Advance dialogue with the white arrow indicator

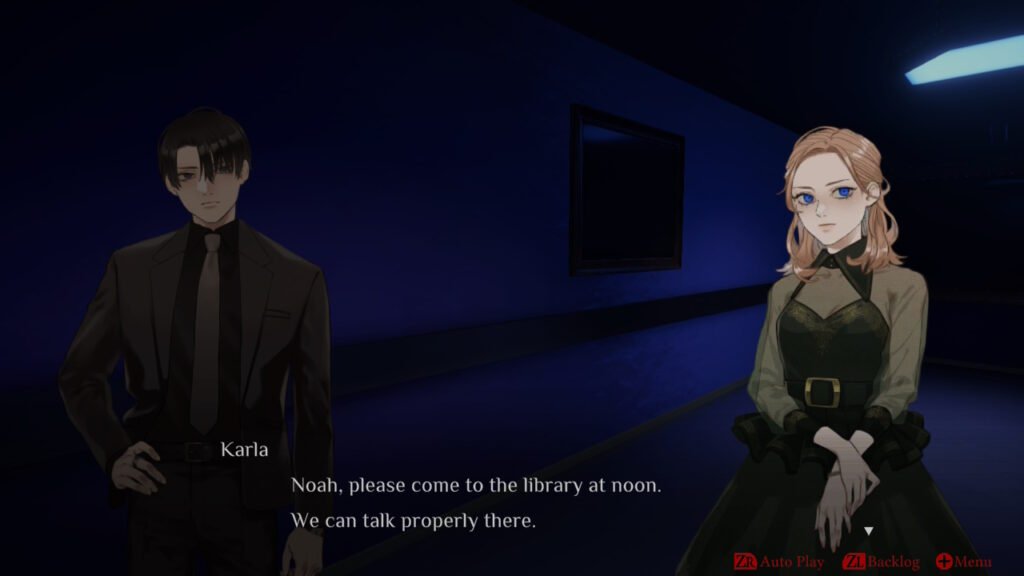click(869, 531)
